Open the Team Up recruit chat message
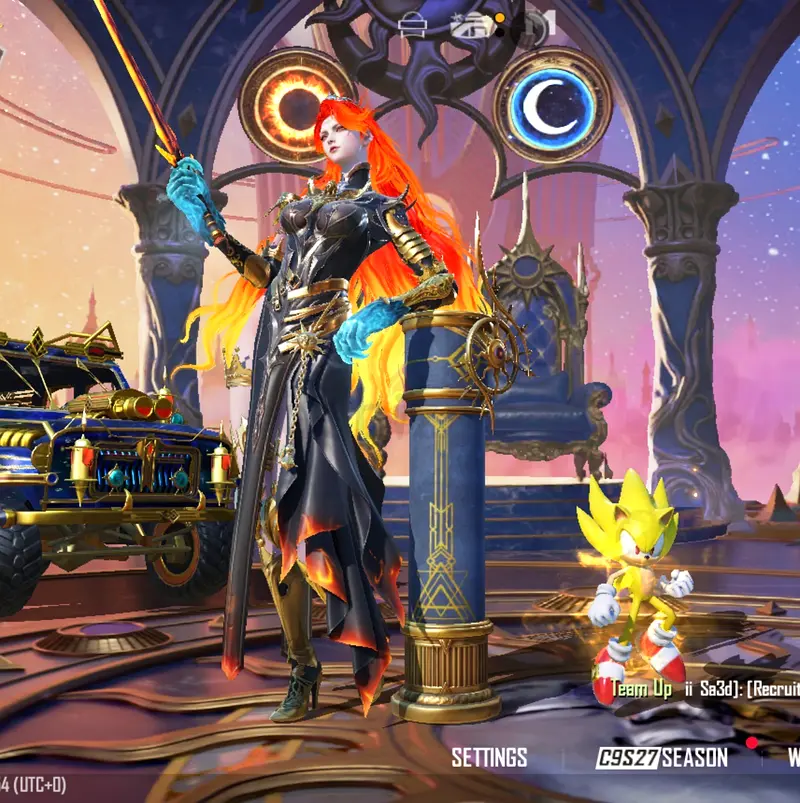 tap(700, 690)
